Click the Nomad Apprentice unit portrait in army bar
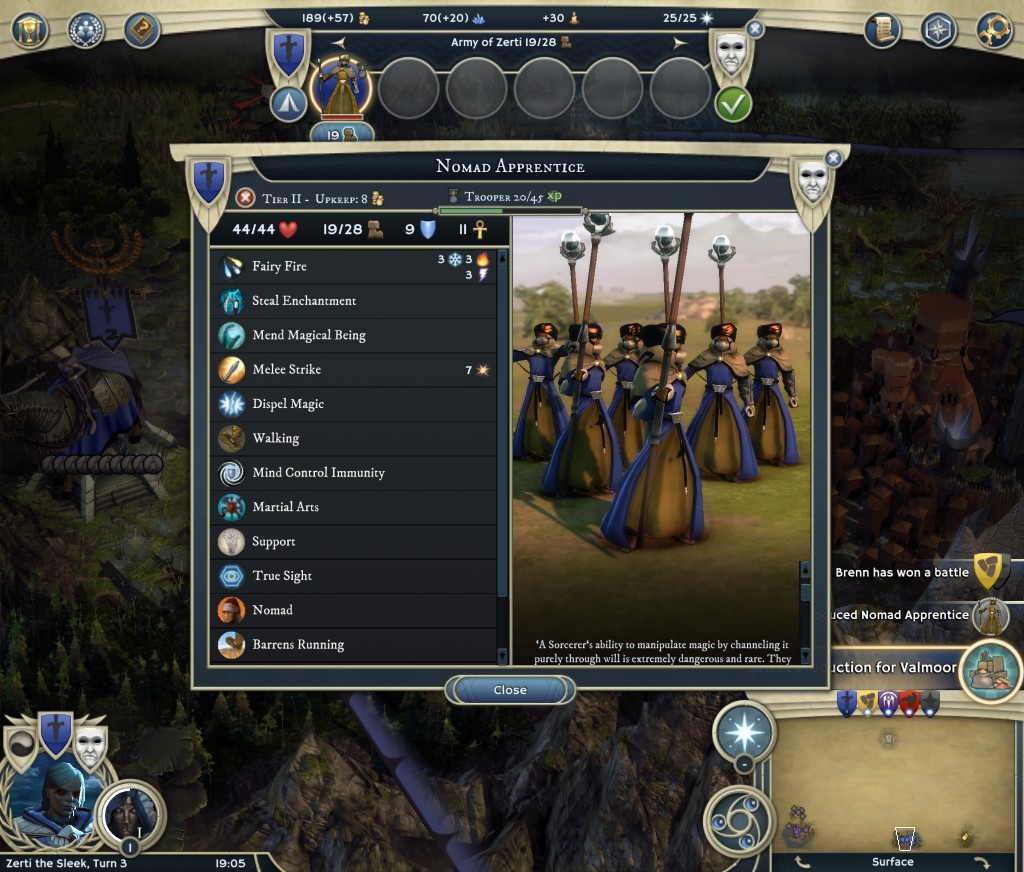The image size is (1024, 872). [x=341, y=87]
